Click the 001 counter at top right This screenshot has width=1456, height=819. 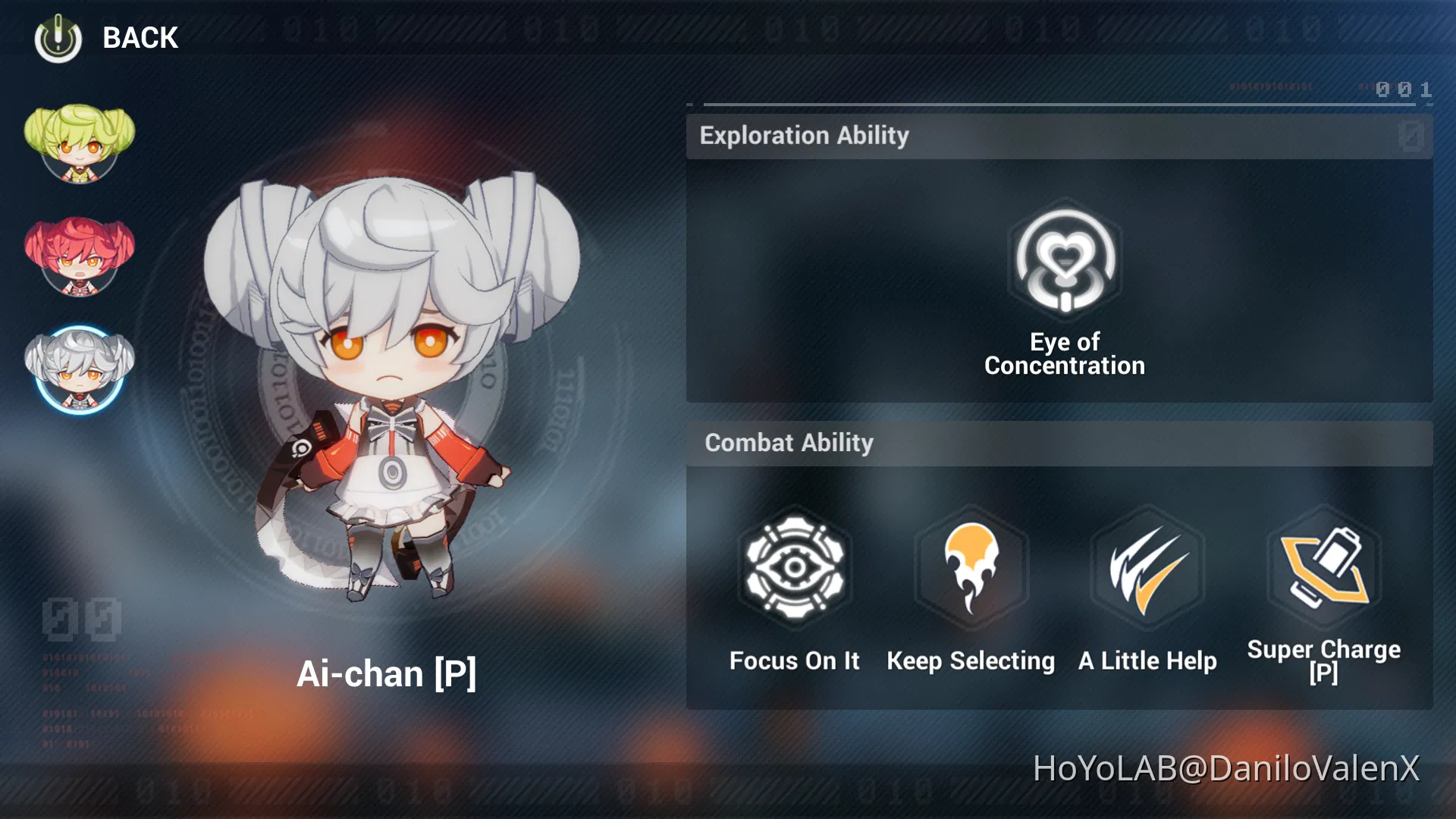click(x=1401, y=89)
